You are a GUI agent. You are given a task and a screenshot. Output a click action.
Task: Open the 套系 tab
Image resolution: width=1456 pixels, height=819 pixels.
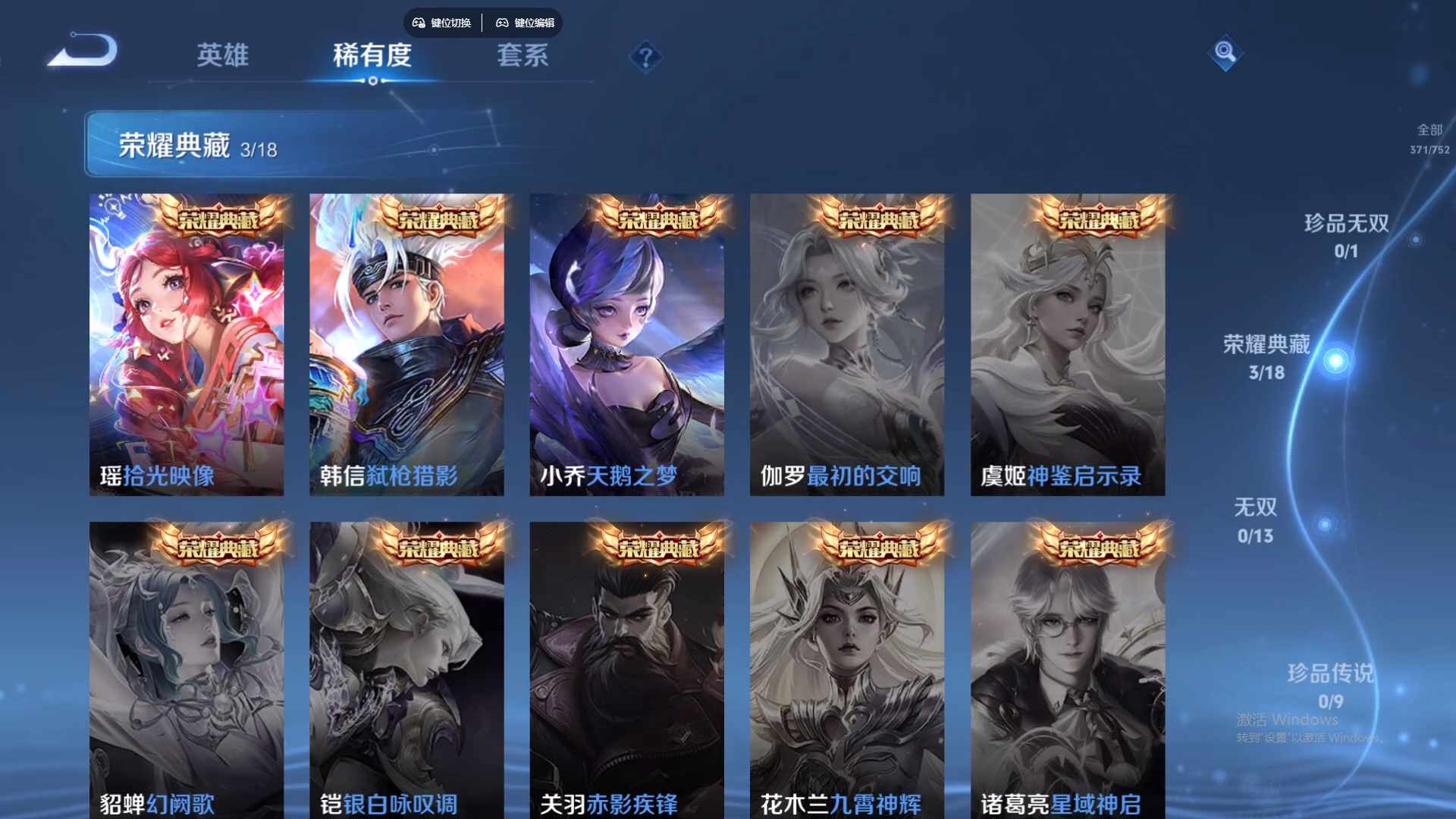click(523, 56)
